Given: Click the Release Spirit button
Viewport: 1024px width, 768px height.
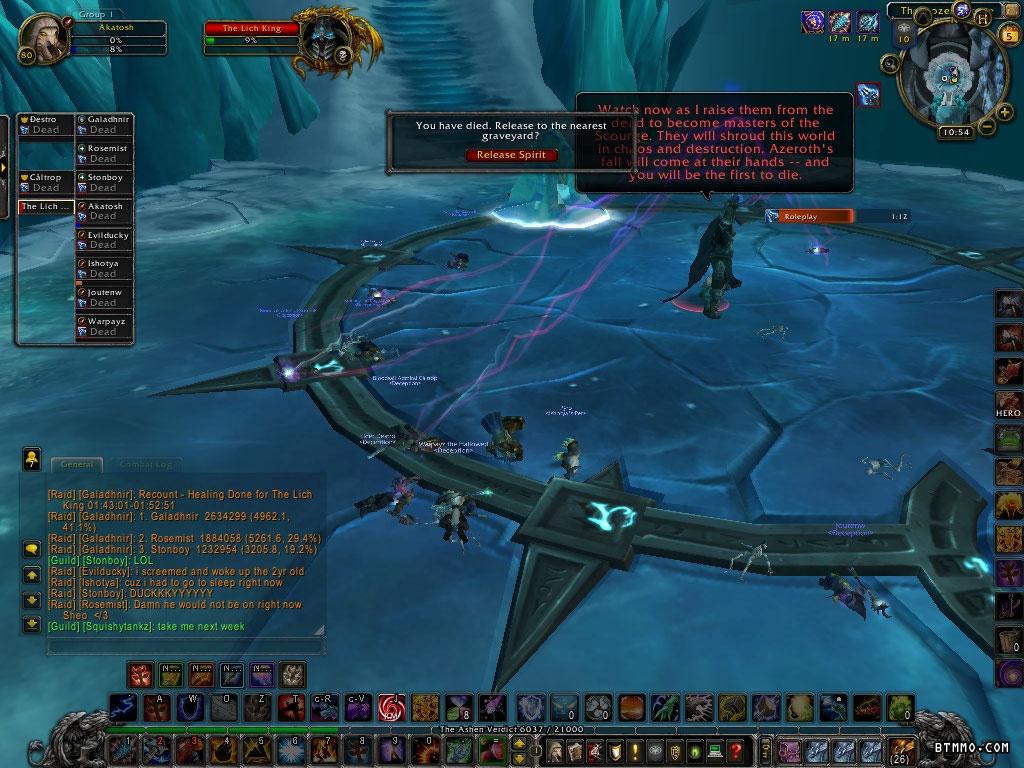Looking at the screenshot, I should 510,155.
